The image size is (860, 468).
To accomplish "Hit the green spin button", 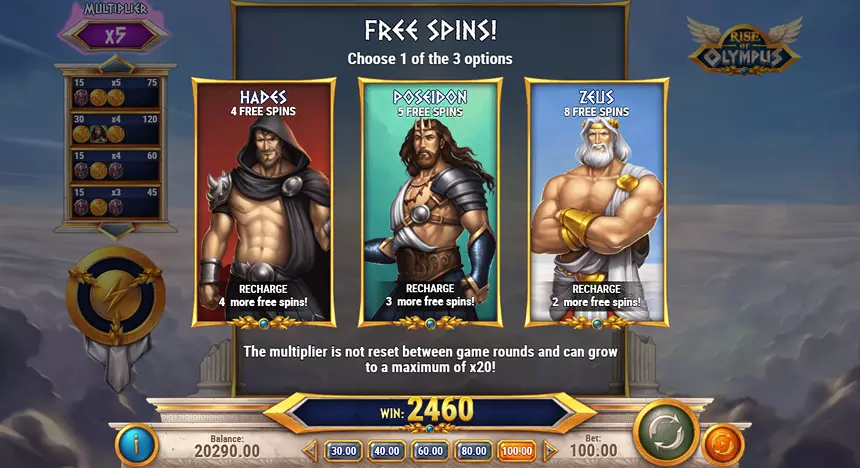I will pyautogui.click(x=664, y=430).
